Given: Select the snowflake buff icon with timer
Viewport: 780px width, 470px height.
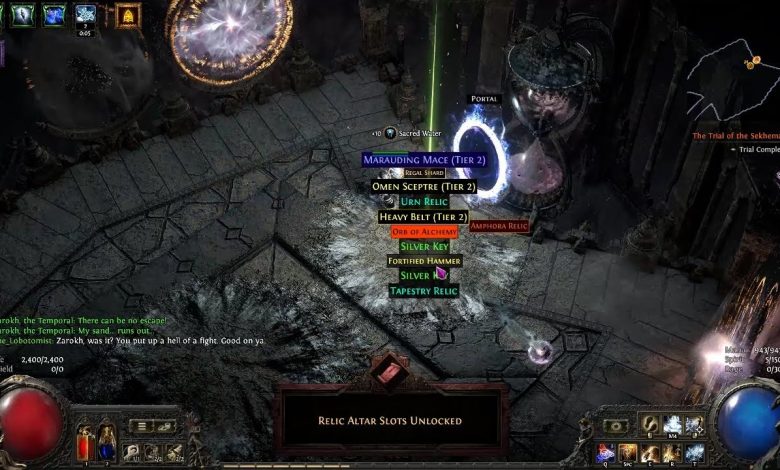Looking at the screenshot, I should click(86, 15).
